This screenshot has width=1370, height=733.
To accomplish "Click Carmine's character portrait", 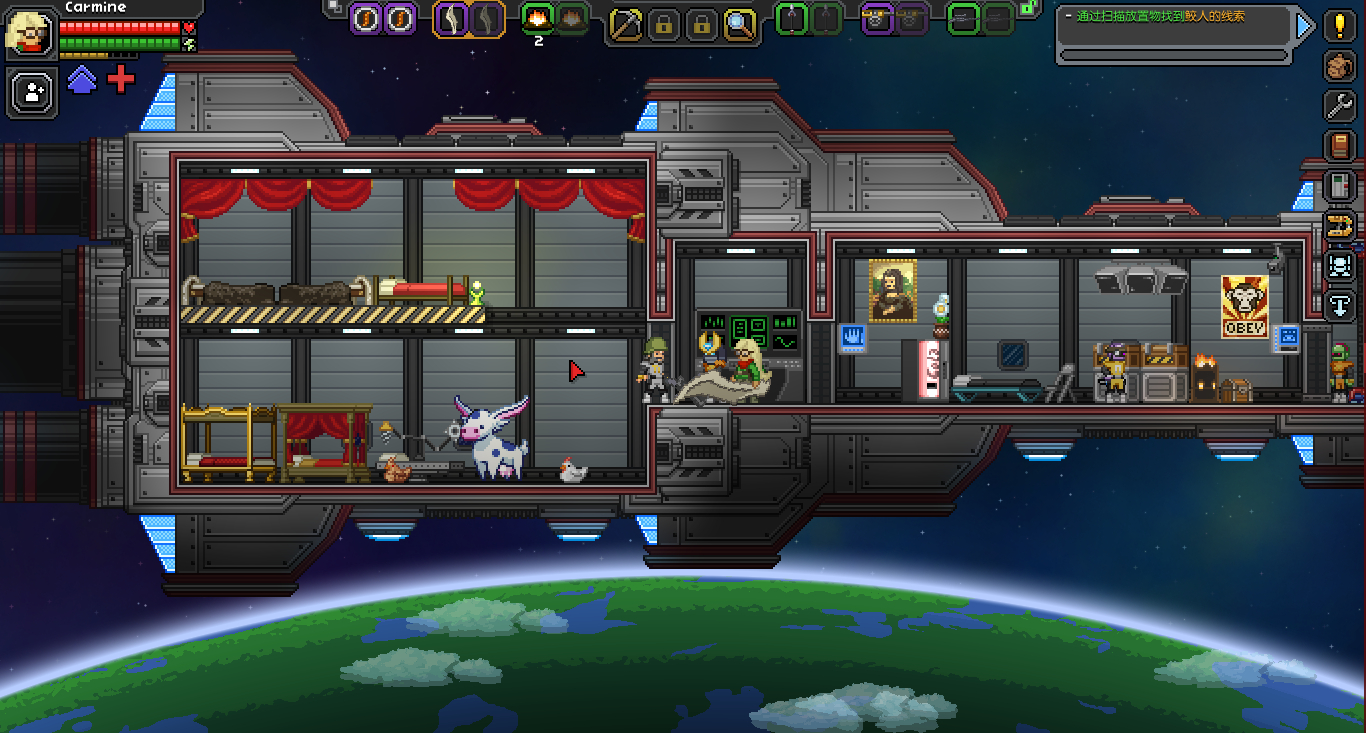I will [30, 32].
